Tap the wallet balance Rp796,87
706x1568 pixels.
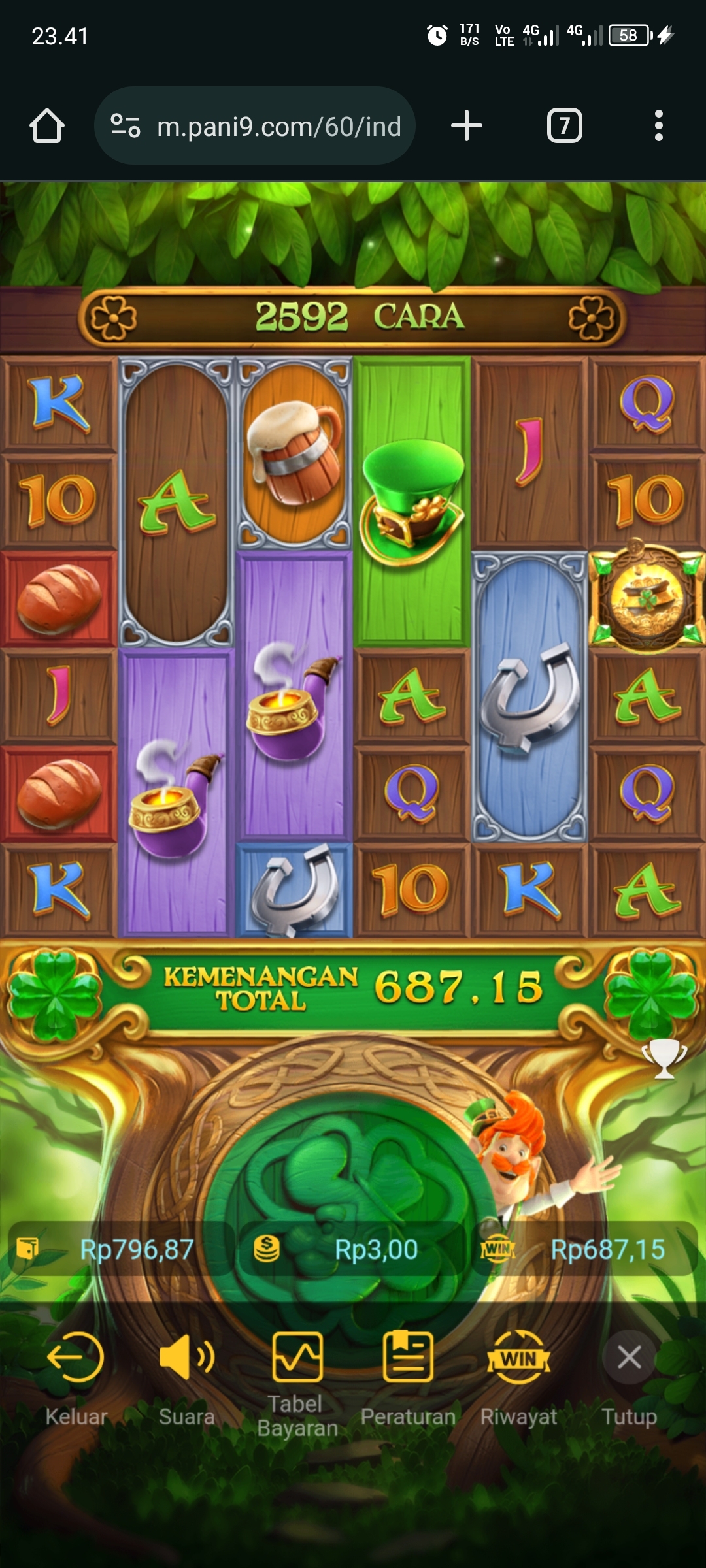(121, 1249)
